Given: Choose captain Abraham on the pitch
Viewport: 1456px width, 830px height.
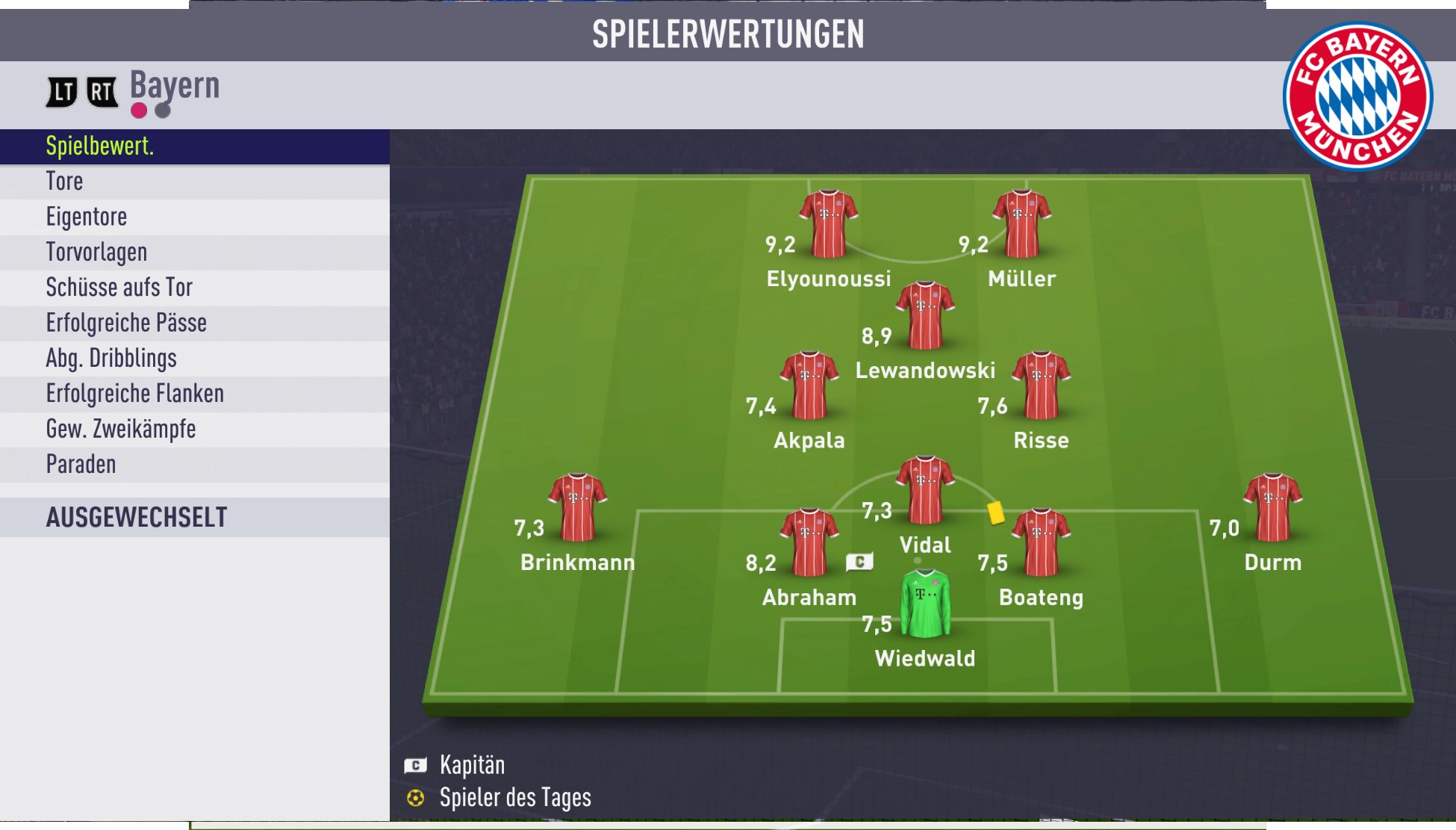Looking at the screenshot, I should (809, 542).
